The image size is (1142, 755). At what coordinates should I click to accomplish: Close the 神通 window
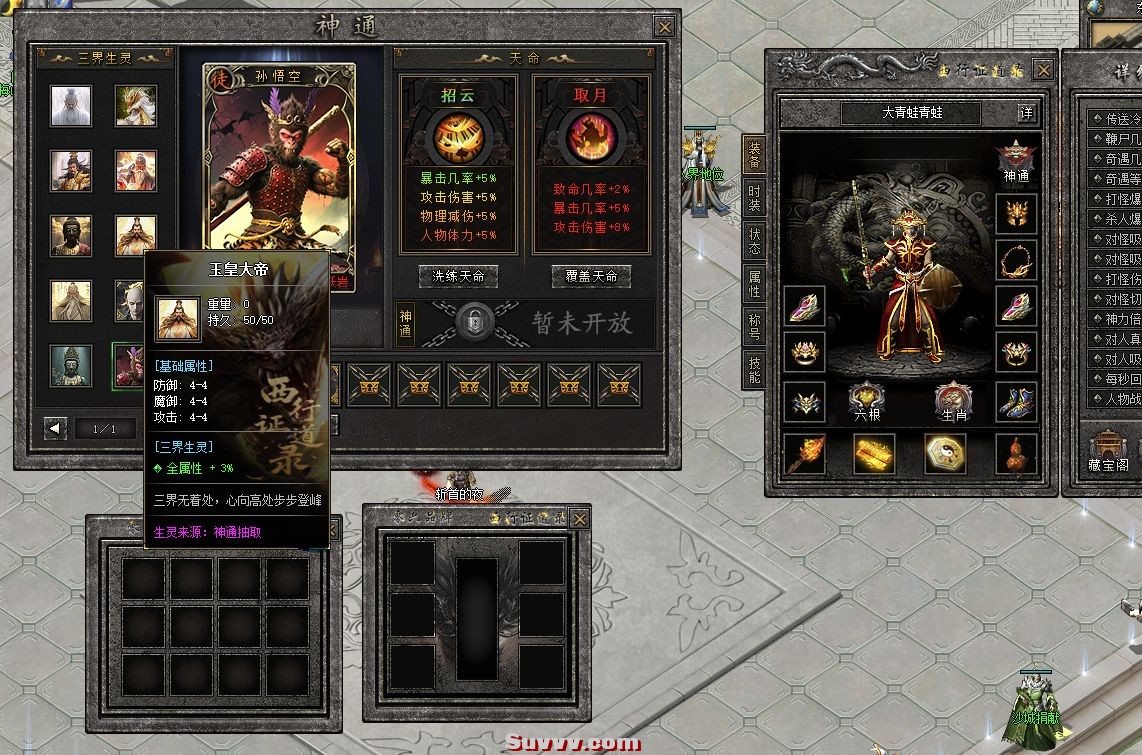click(664, 27)
